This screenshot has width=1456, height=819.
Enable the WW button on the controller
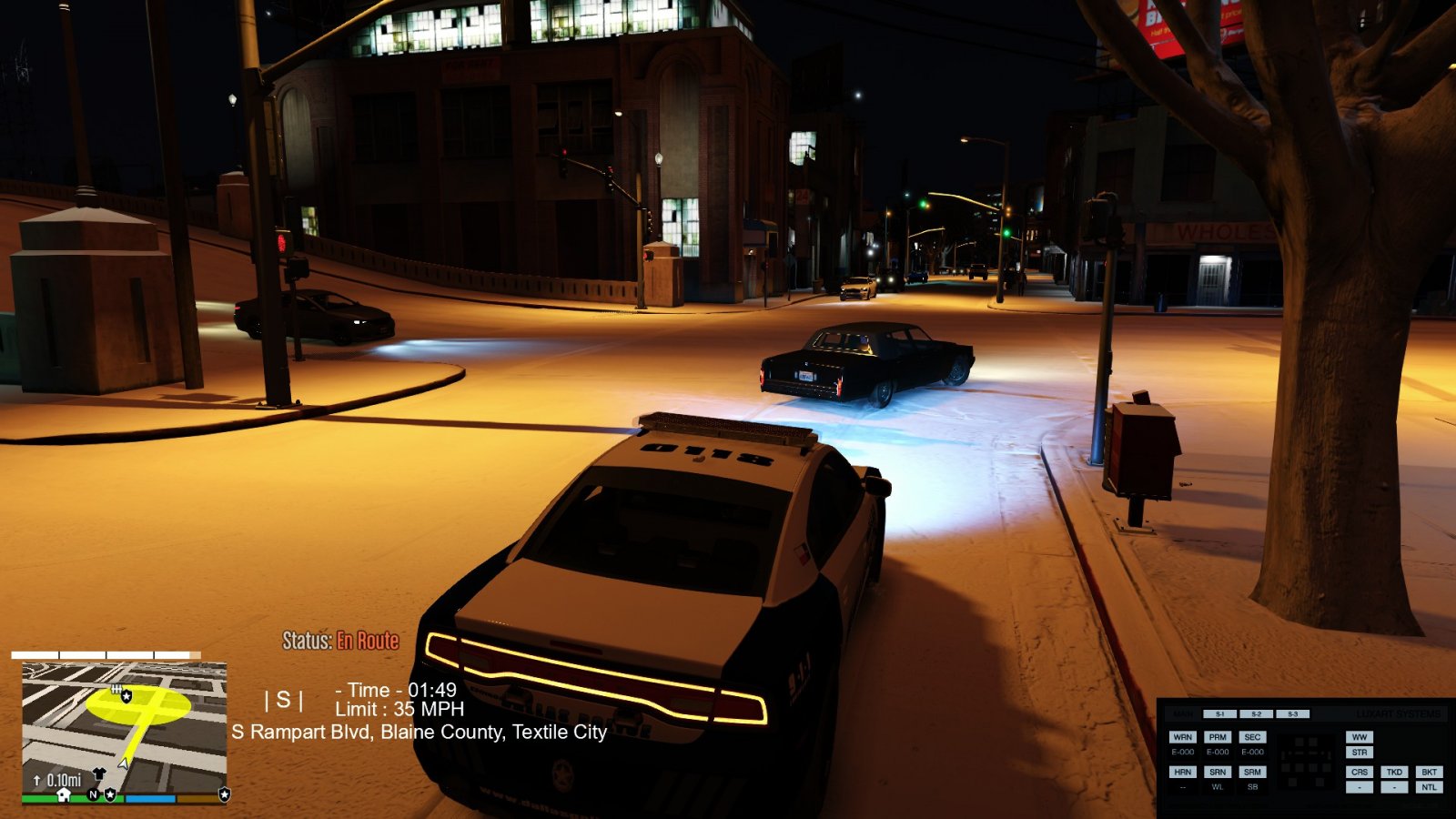(x=1360, y=737)
